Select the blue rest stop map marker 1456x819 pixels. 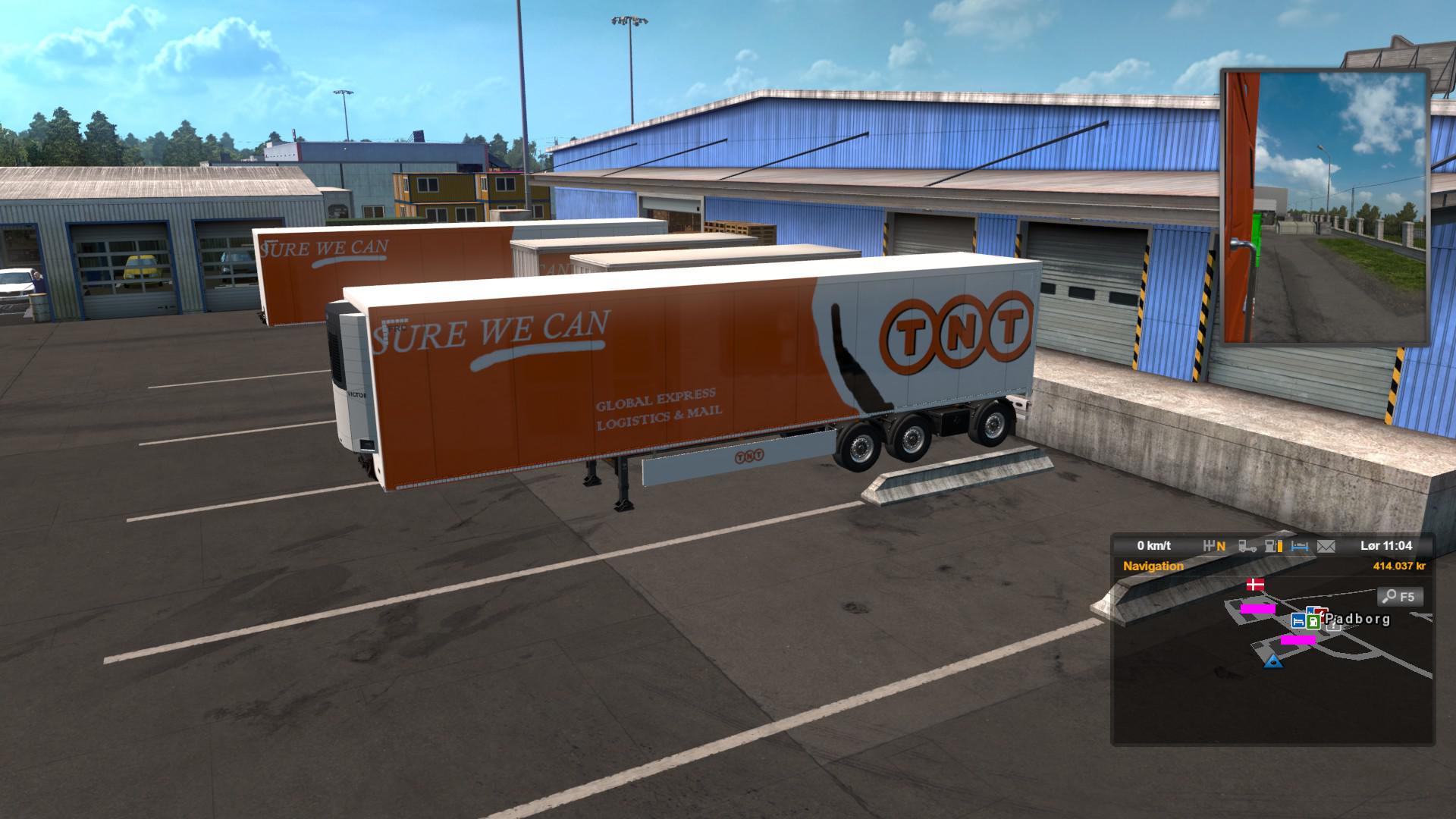coord(1298,621)
